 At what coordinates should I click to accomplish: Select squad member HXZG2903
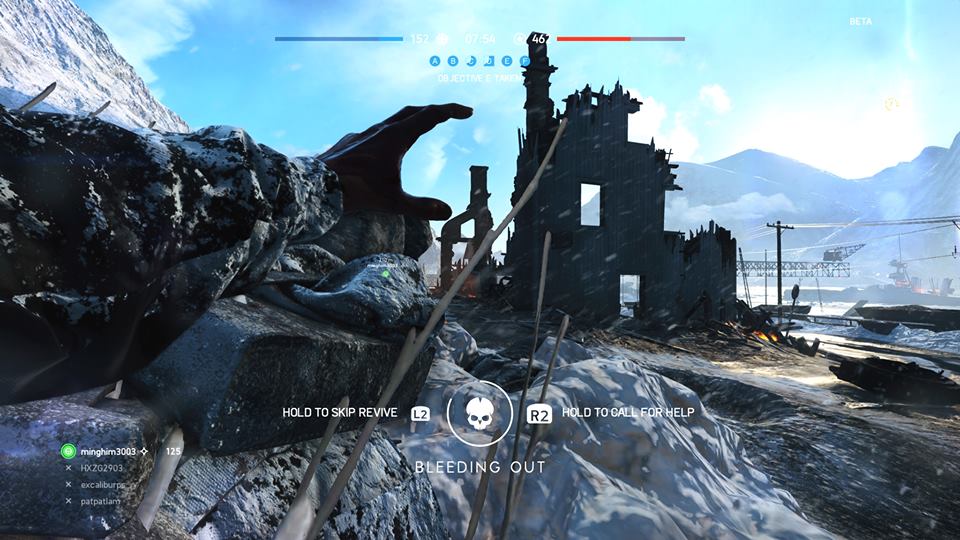[x=104, y=468]
